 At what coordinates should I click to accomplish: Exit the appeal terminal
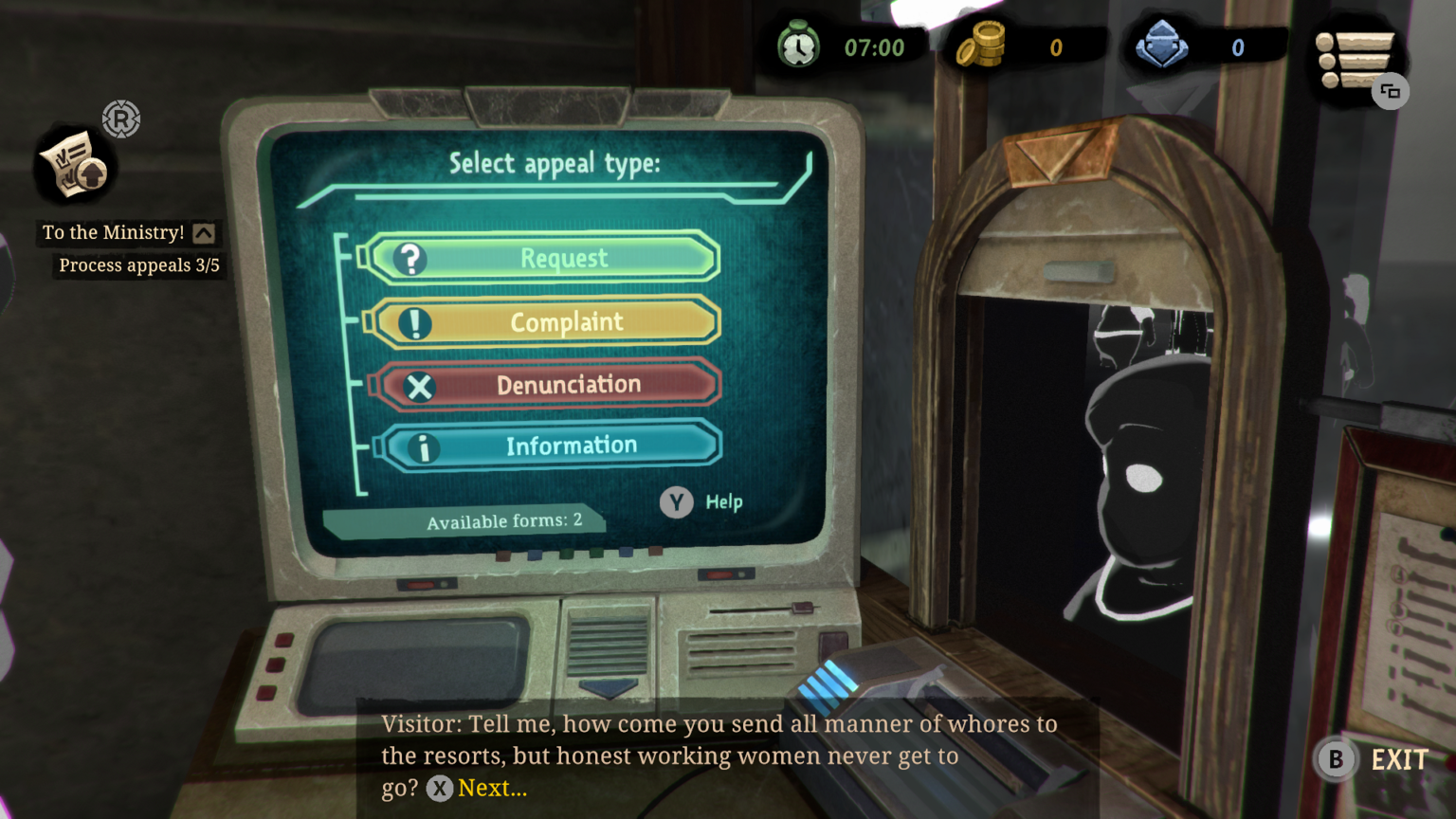click(x=1373, y=760)
